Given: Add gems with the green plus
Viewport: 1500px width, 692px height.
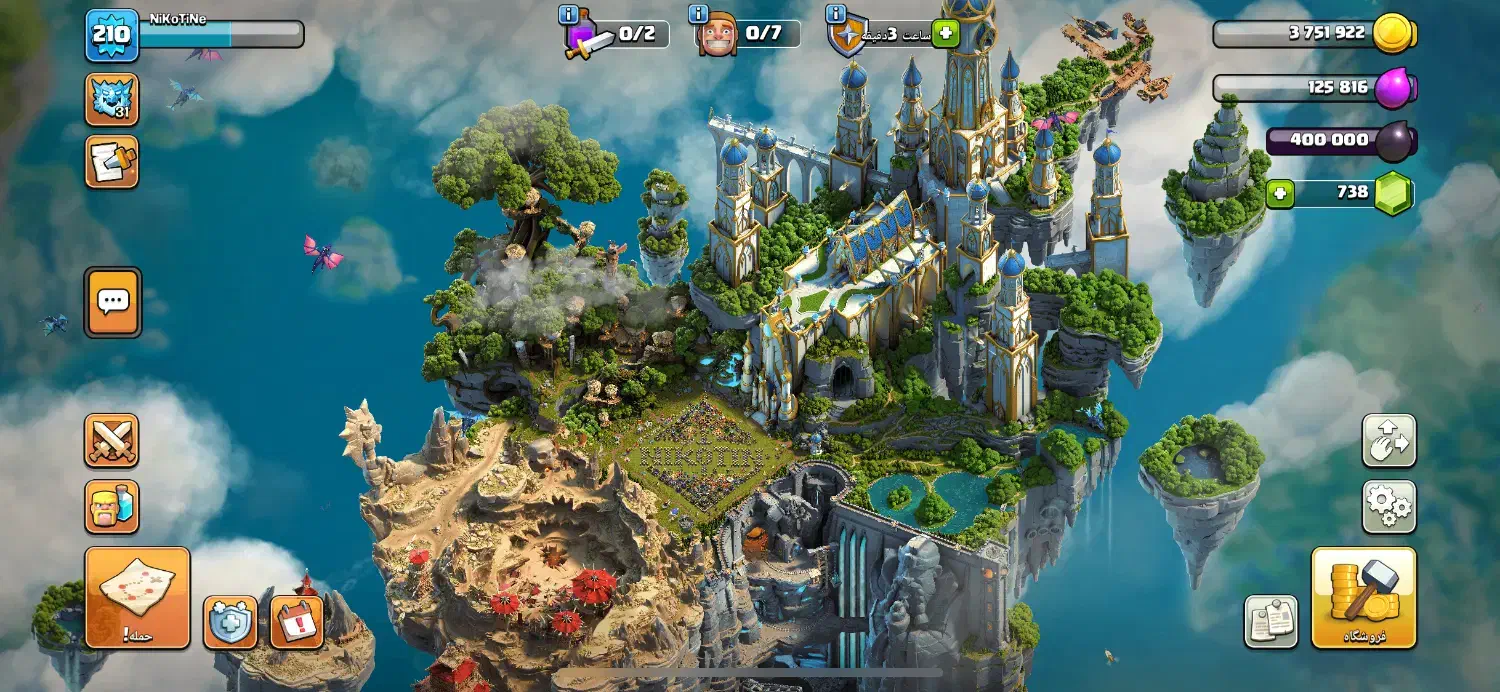Looking at the screenshot, I should [1280, 193].
